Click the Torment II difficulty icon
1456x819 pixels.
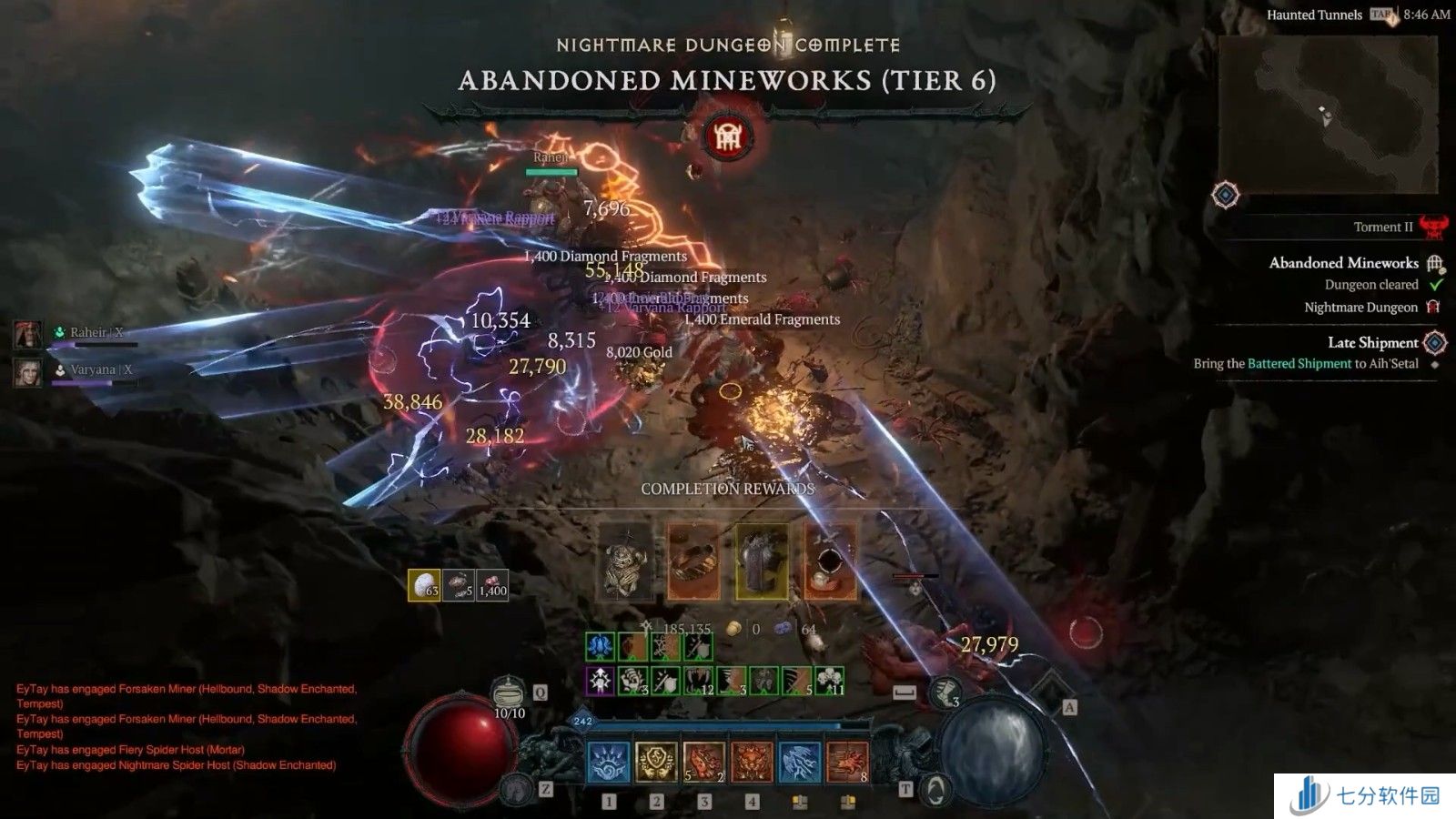1433,227
